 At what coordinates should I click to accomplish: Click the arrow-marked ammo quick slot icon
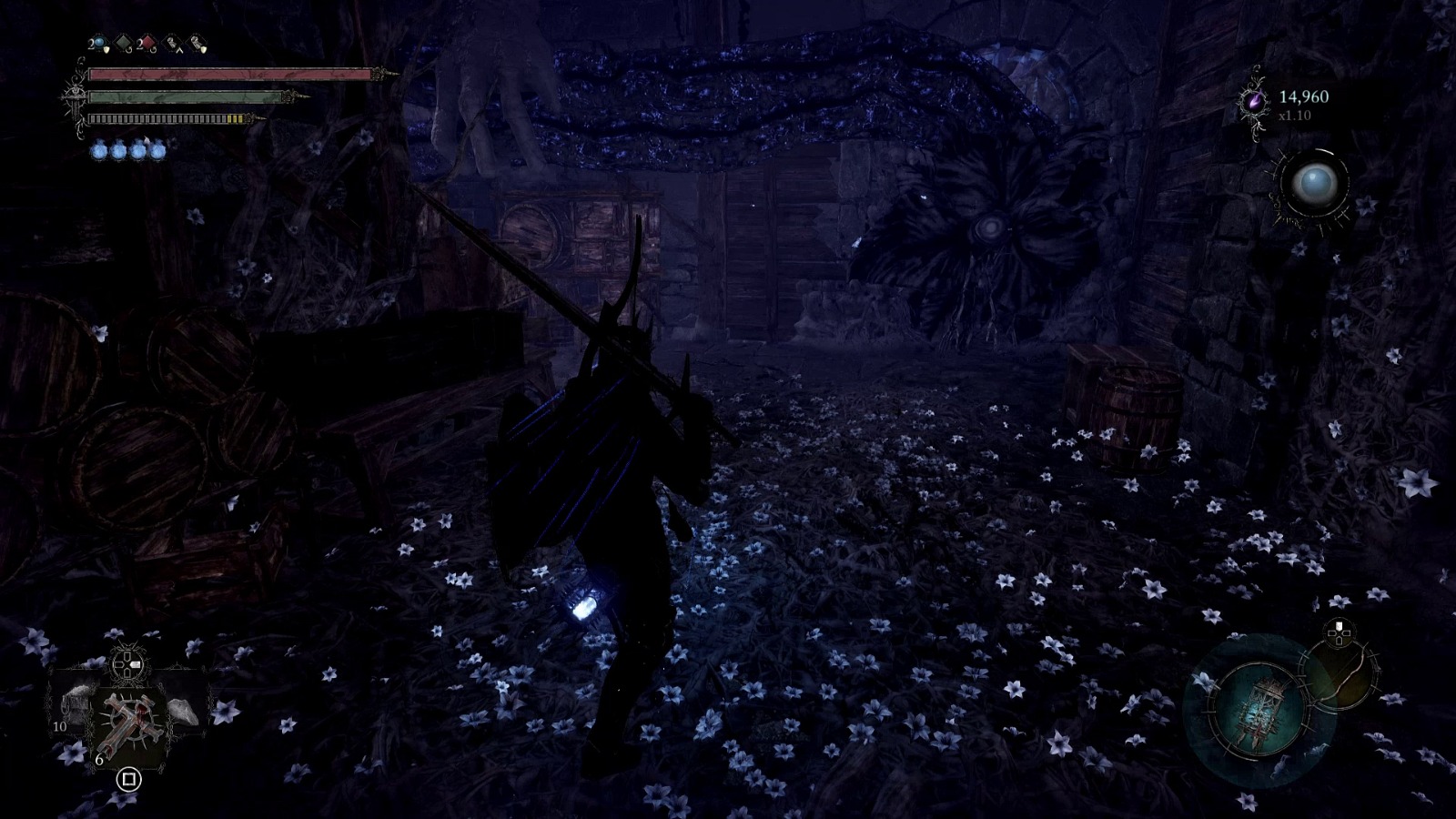[172, 44]
